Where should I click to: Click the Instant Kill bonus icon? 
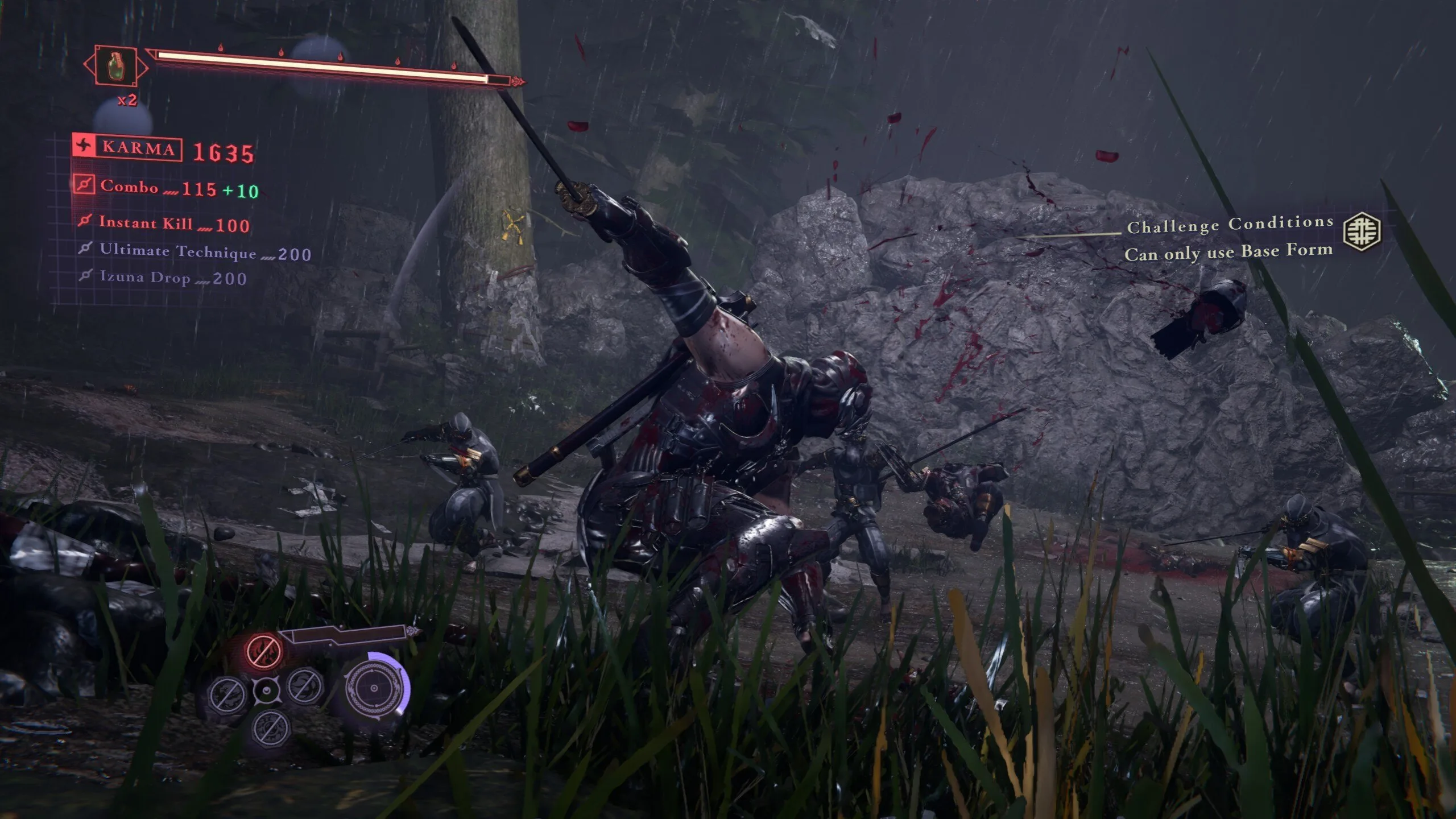(x=85, y=222)
